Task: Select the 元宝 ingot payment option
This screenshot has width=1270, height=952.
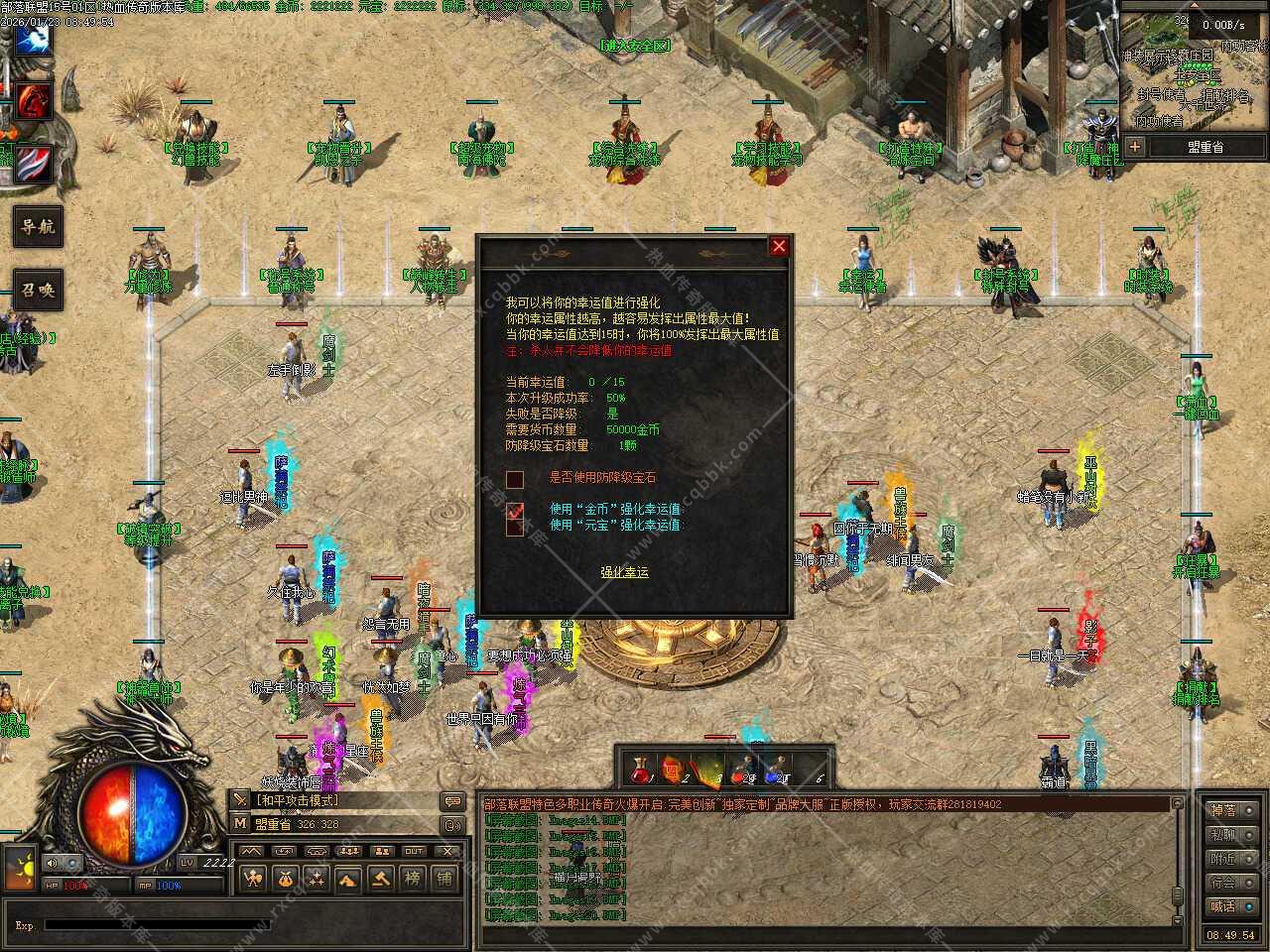Action: 515,527
